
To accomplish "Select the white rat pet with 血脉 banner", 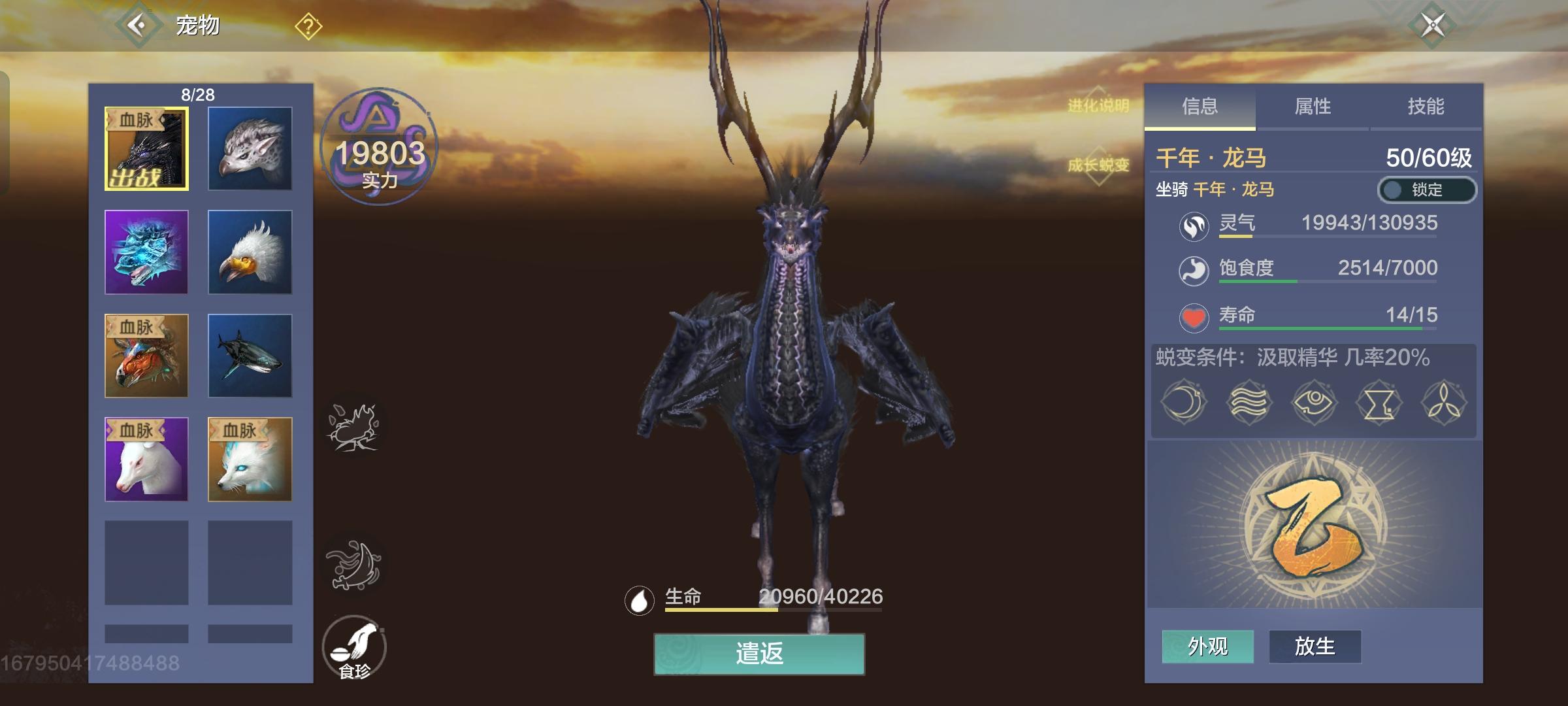I will (146, 458).
